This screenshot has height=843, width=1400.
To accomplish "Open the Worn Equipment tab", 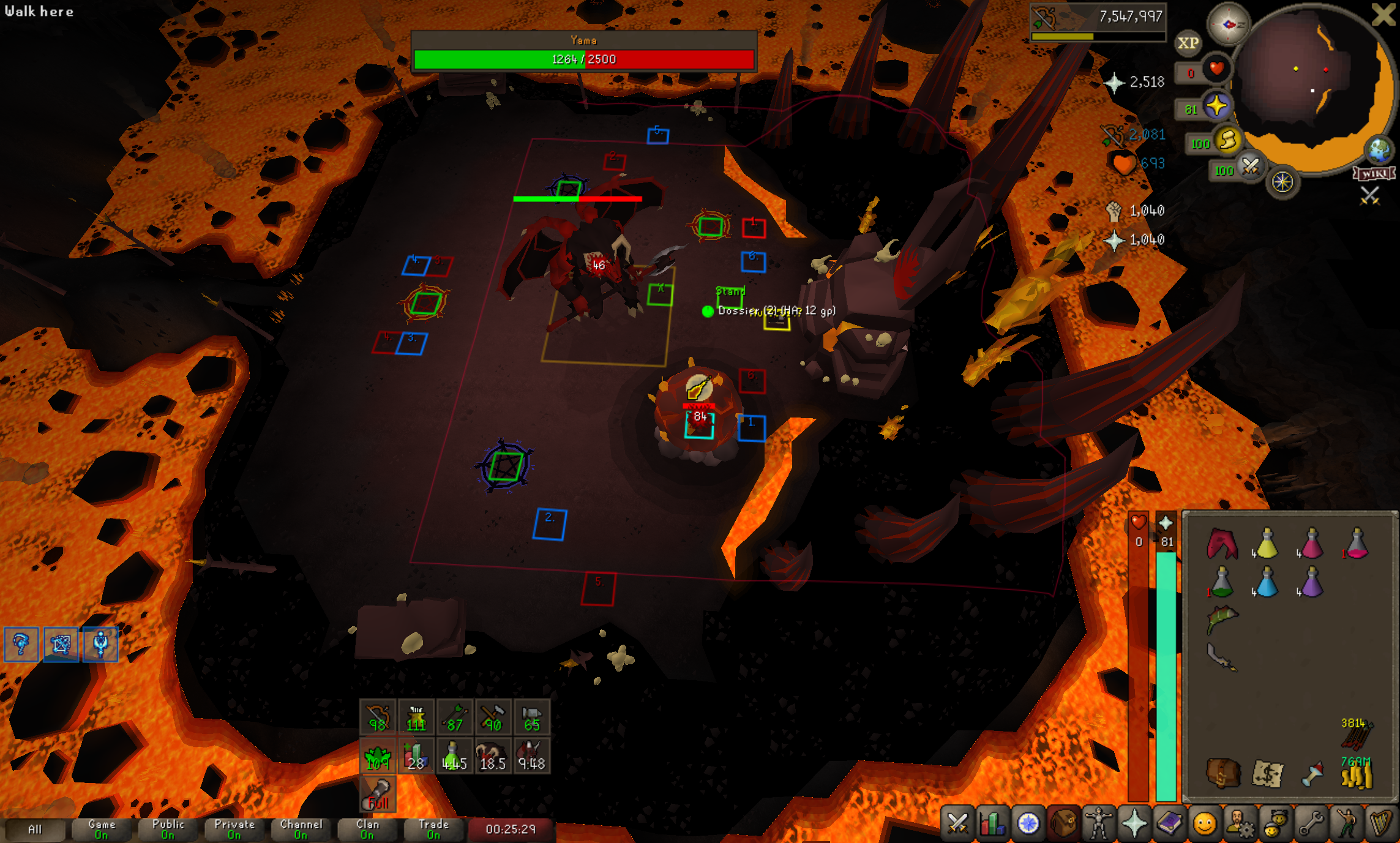I will 1099,823.
